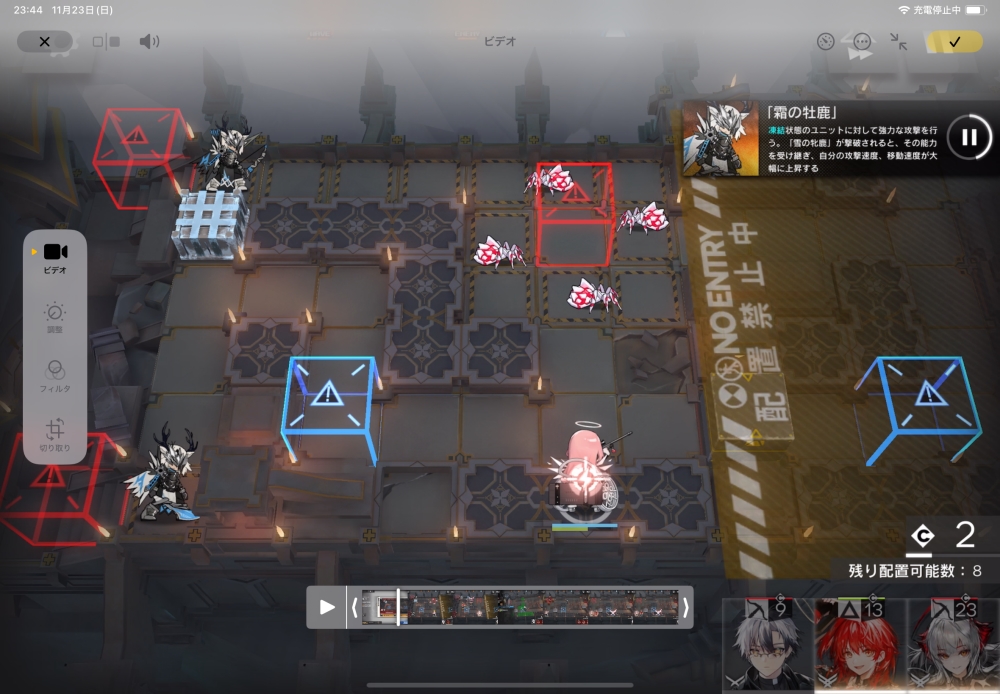Click the right trim handle on the timeline

click(x=686, y=607)
